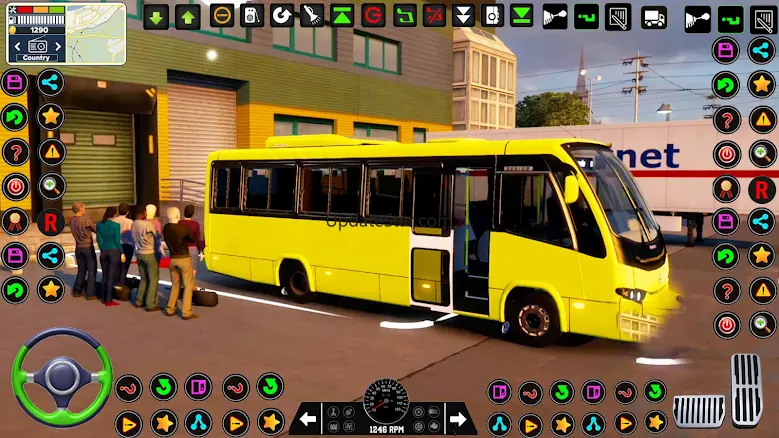The image size is (779, 438).
Task: Click the white double chevron down icon
Action: [x=463, y=16]
